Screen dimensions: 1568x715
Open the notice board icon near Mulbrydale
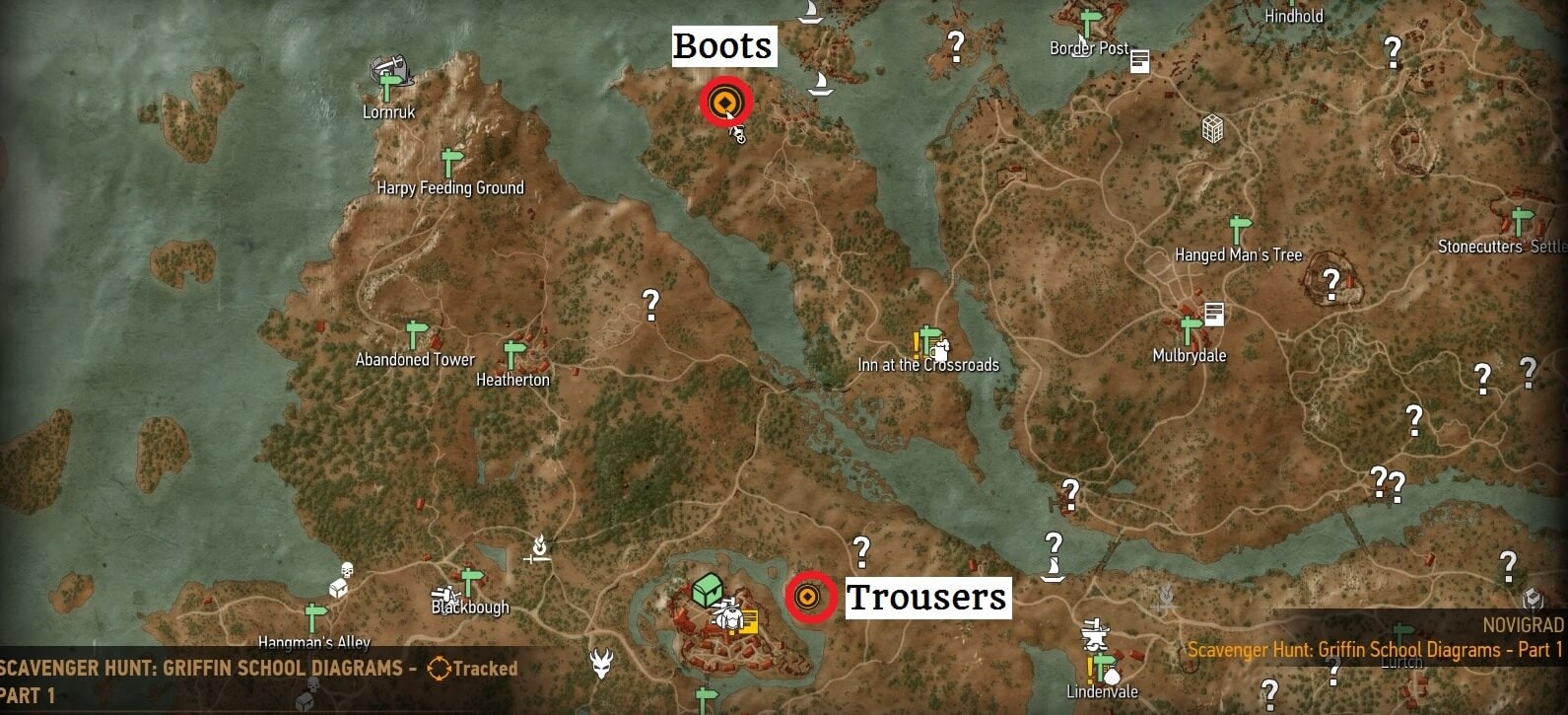pos(1213,313)
